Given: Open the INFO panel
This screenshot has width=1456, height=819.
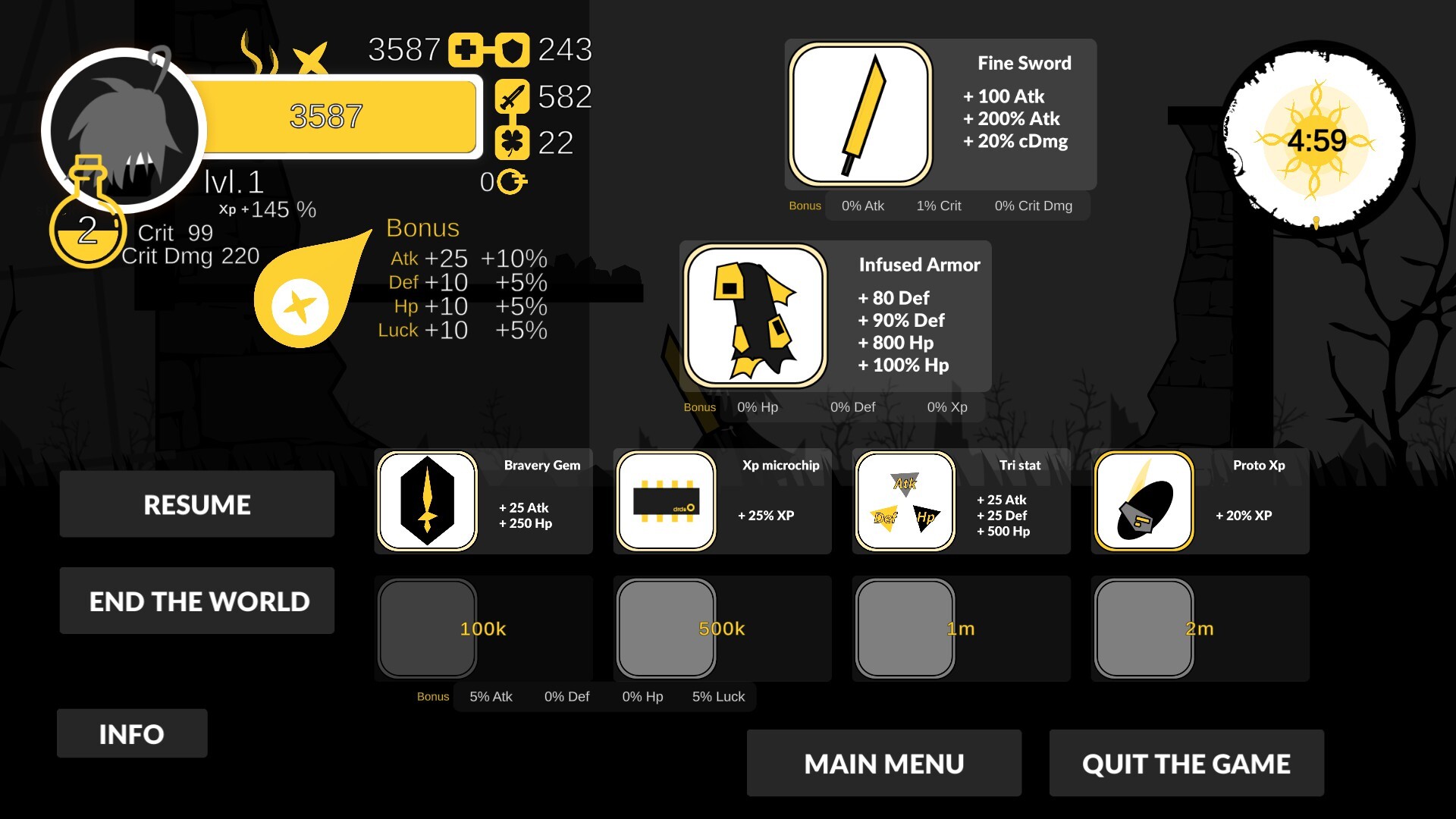Looking at the screenshot, I should click(x=131, y=733).
